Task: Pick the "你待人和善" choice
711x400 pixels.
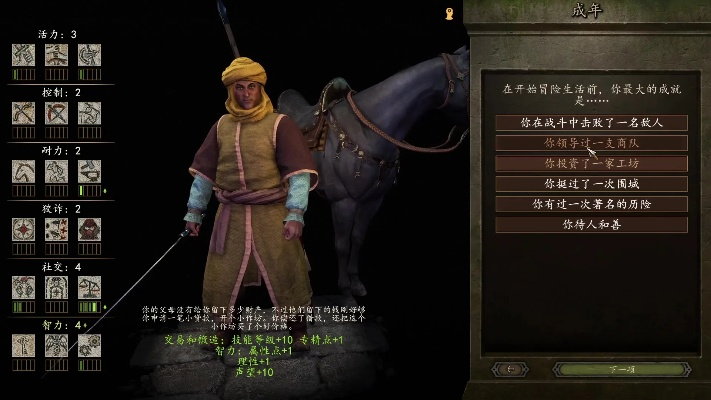Action: point(591,225)
